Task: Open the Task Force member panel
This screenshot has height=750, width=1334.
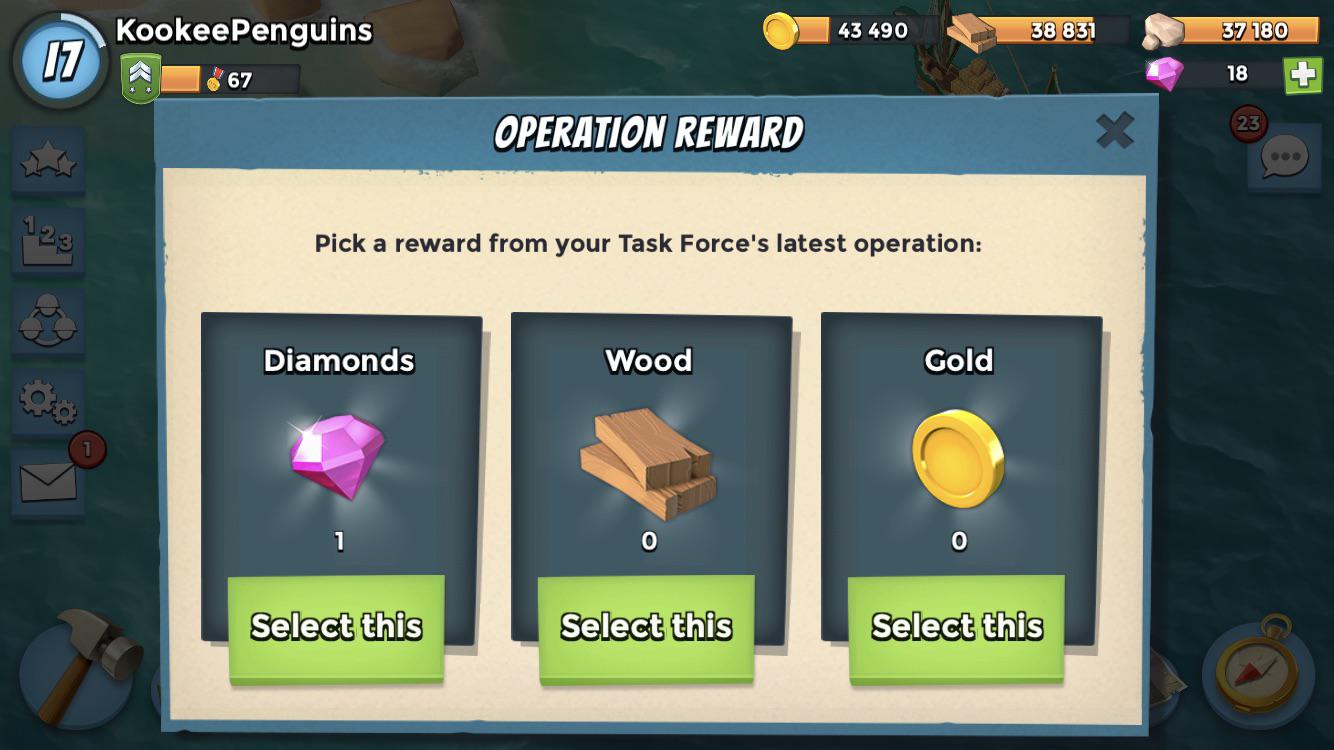Action: [47, 322]
